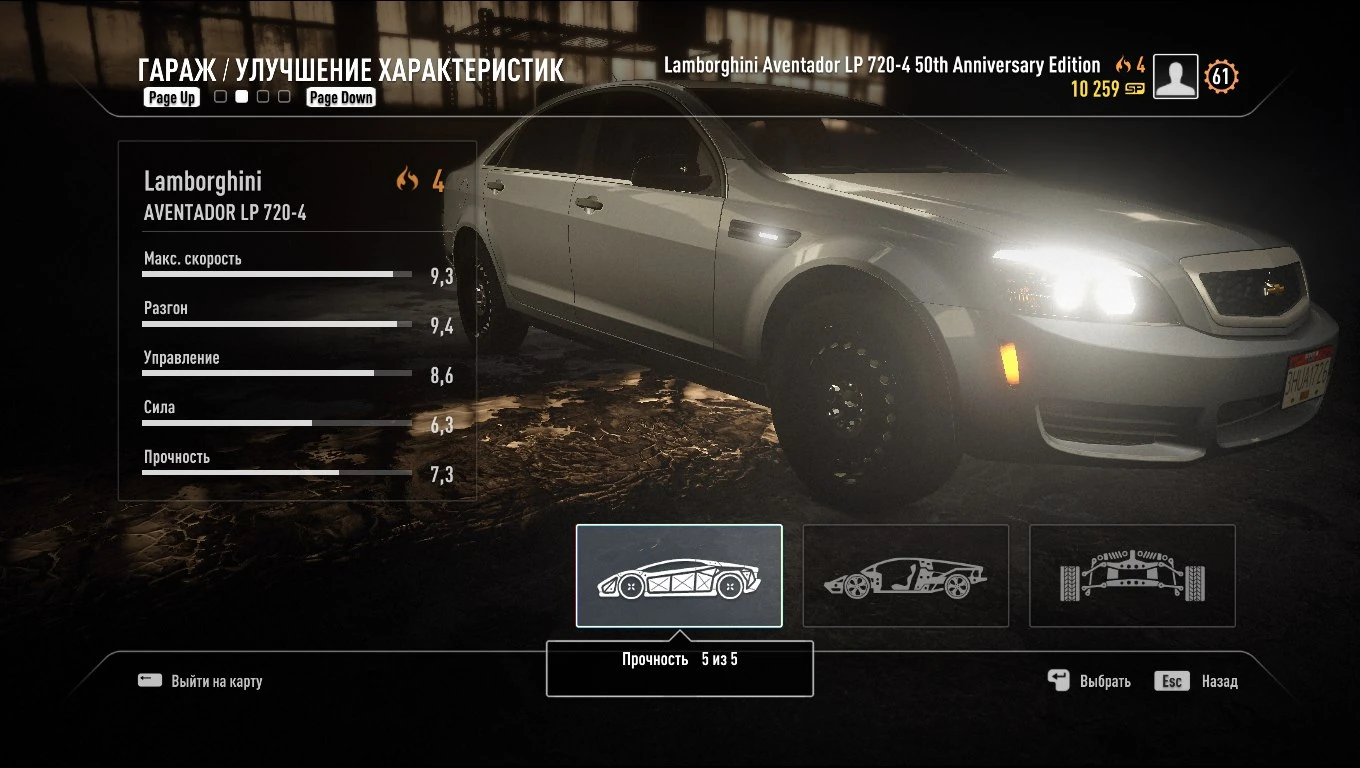Open the suspension and wheels upgrade tile
This screenshot has height=768, width=1360.
tap(1132, 576)
